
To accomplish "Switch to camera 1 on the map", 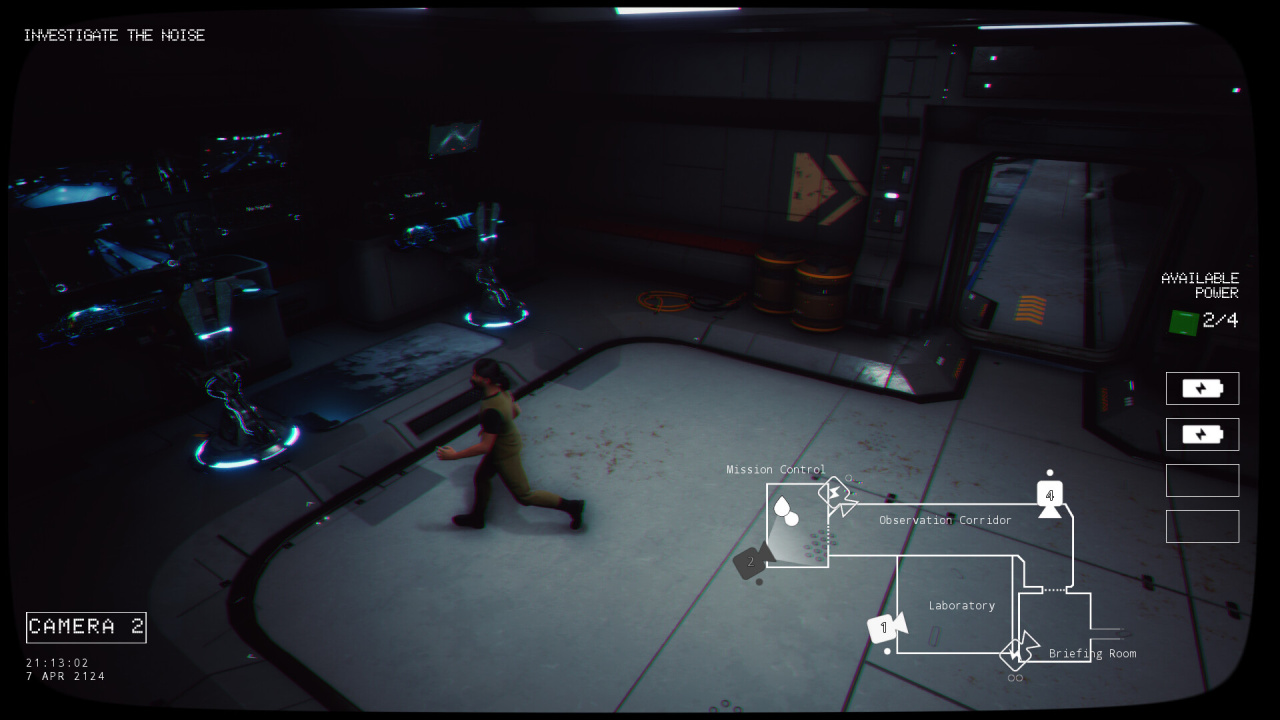I will 885,628.
